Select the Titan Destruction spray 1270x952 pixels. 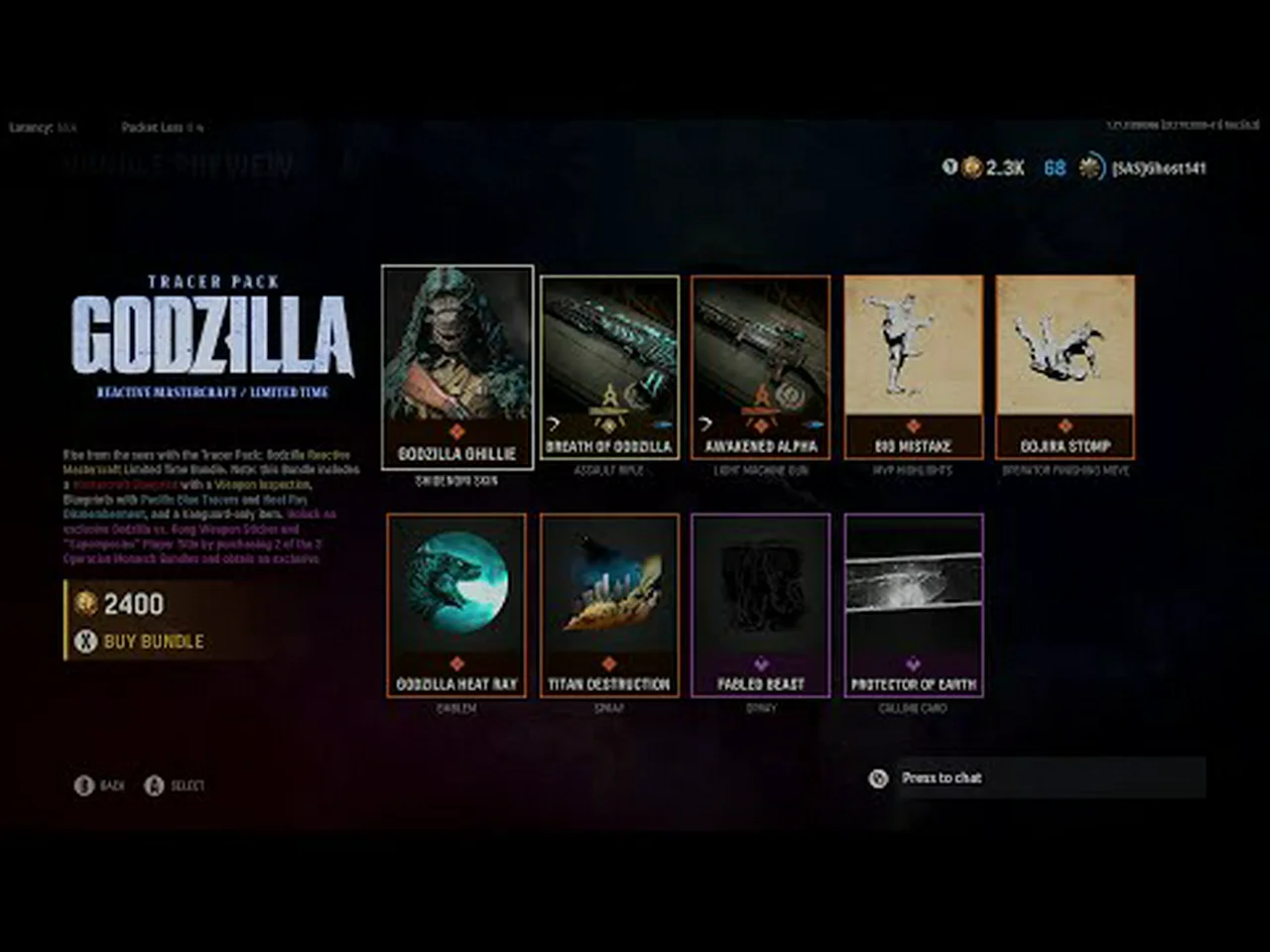click(609, 605)
